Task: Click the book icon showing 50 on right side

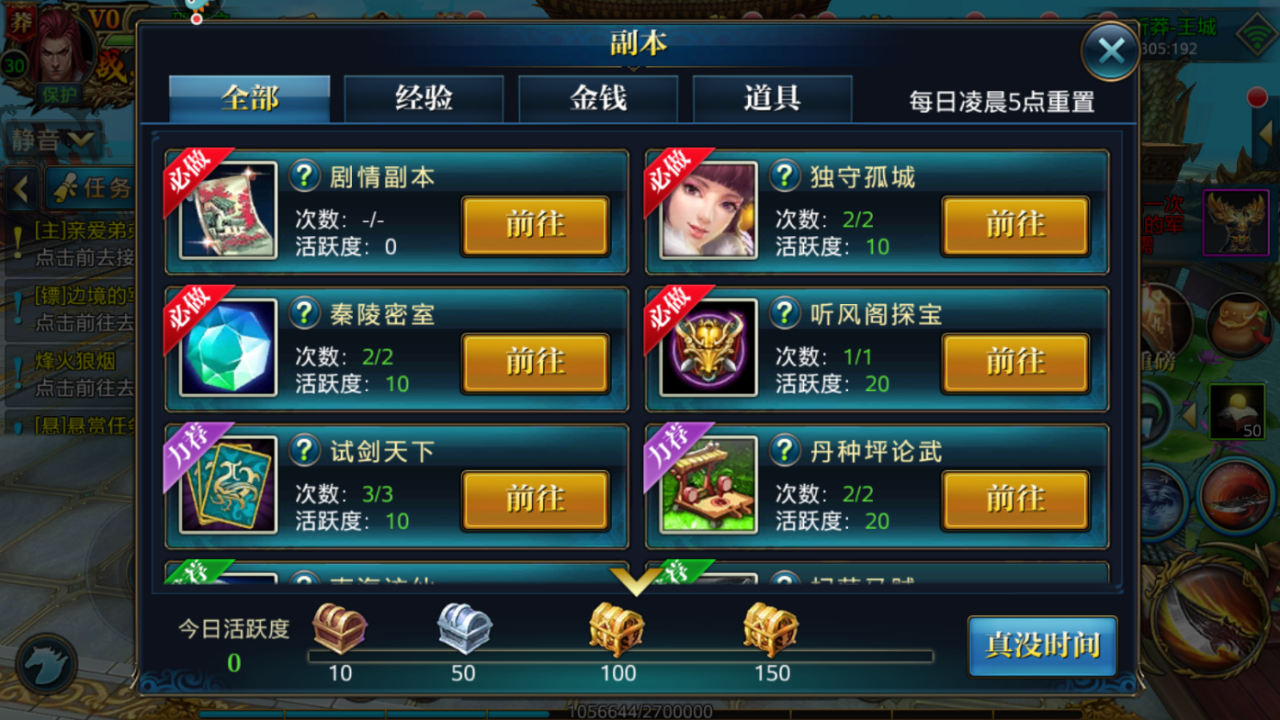Action: point(1236,411)
